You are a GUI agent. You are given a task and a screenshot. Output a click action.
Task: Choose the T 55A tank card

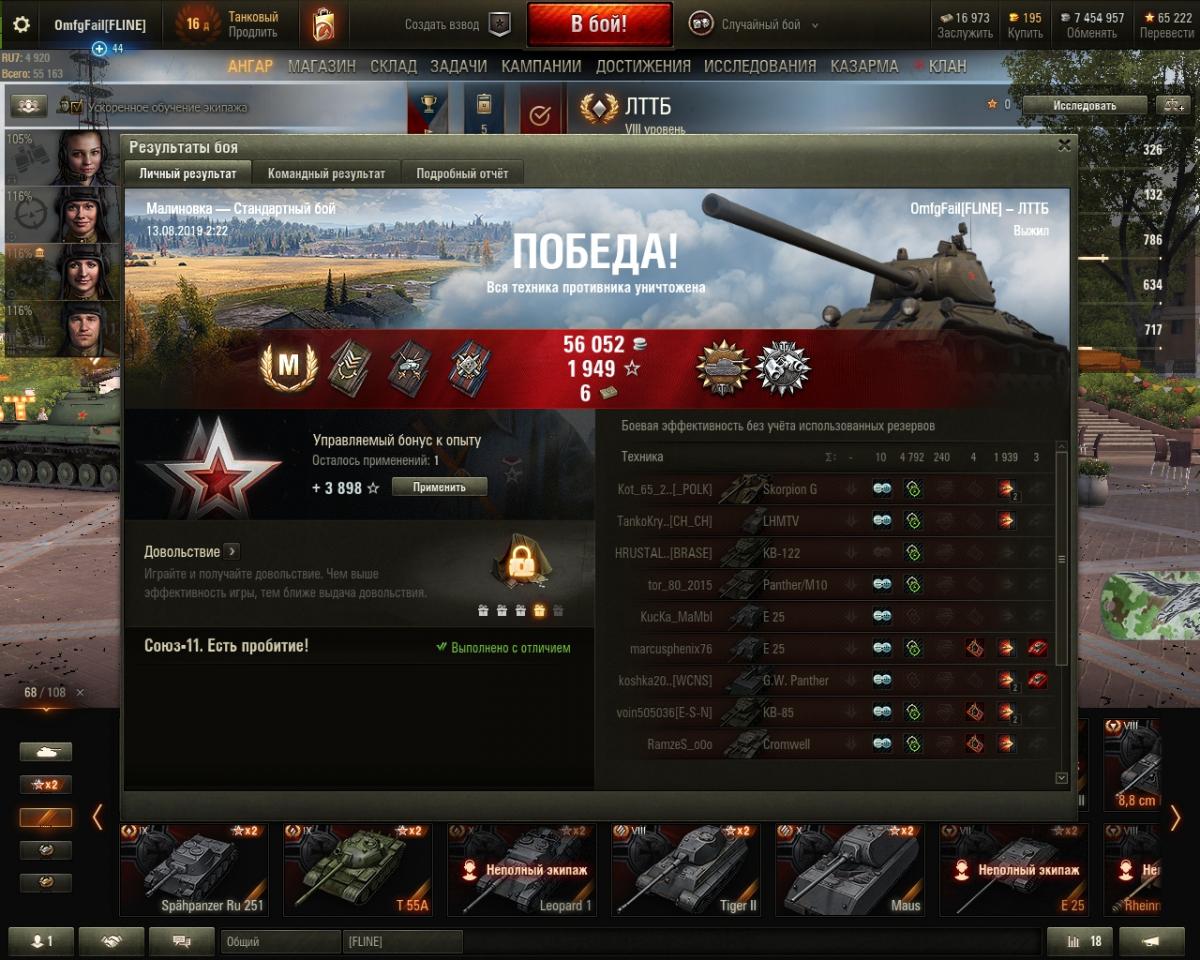pos(357,870)
